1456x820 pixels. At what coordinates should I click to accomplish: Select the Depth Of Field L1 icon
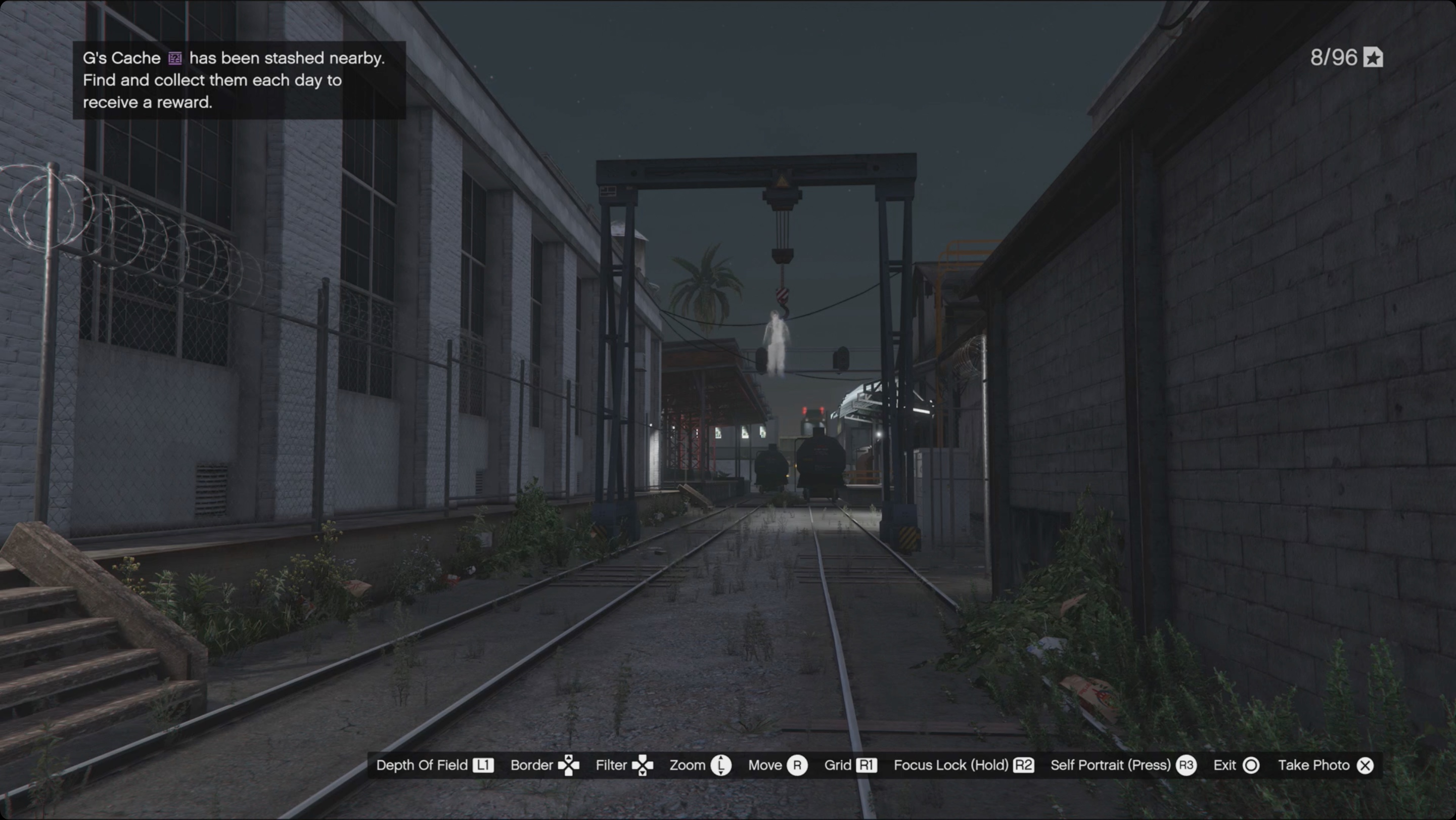click(x=483, y=765)
